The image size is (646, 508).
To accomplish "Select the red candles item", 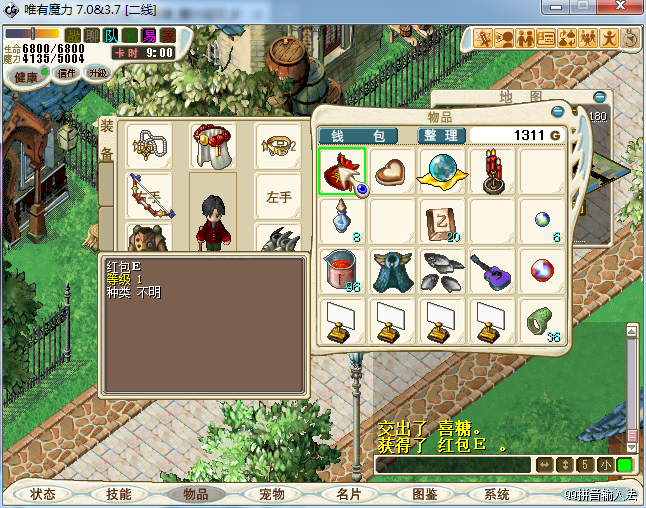I will click(x=492, y=170).
